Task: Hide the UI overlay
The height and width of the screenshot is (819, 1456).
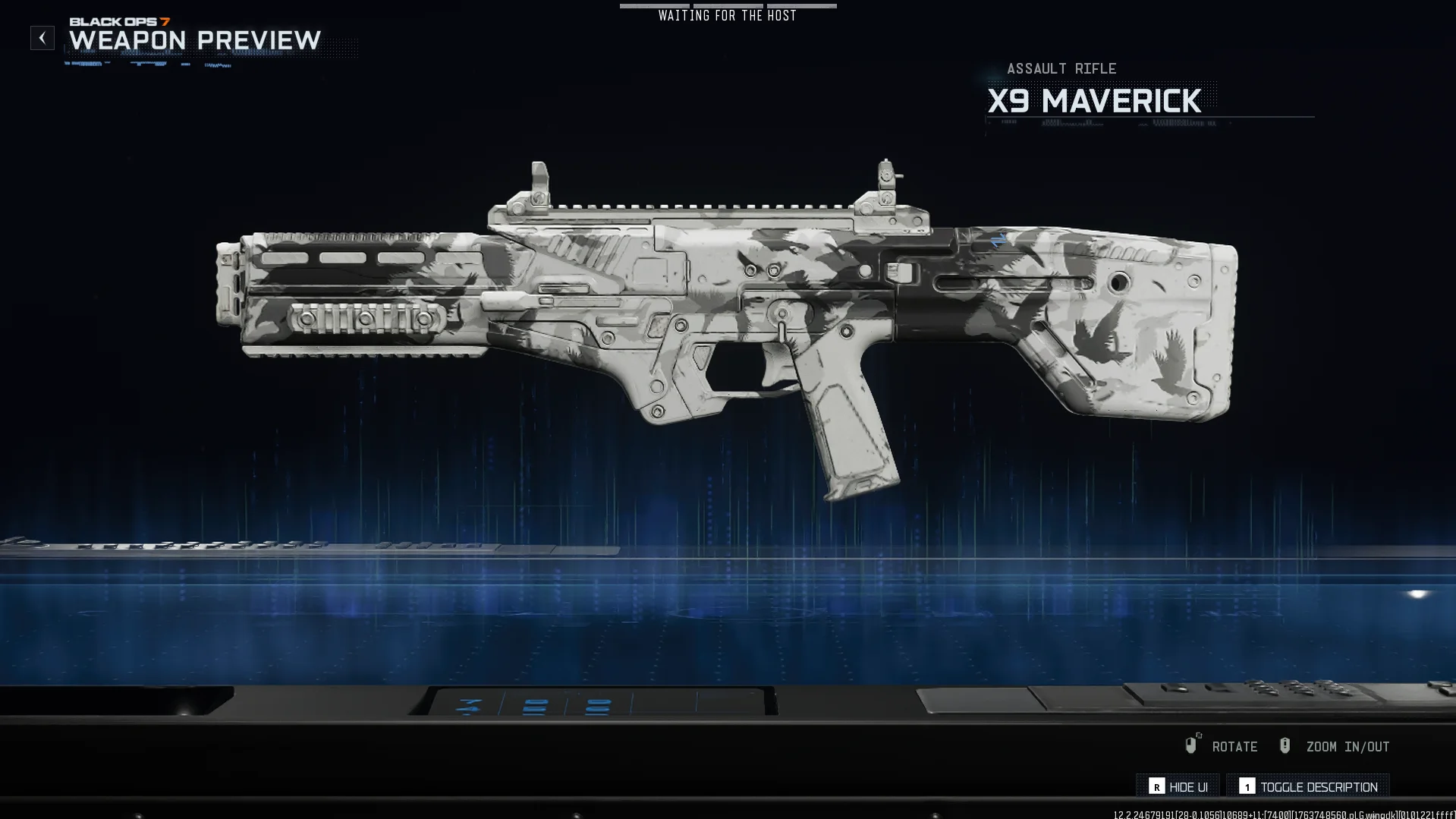Action: [1178, 786]
